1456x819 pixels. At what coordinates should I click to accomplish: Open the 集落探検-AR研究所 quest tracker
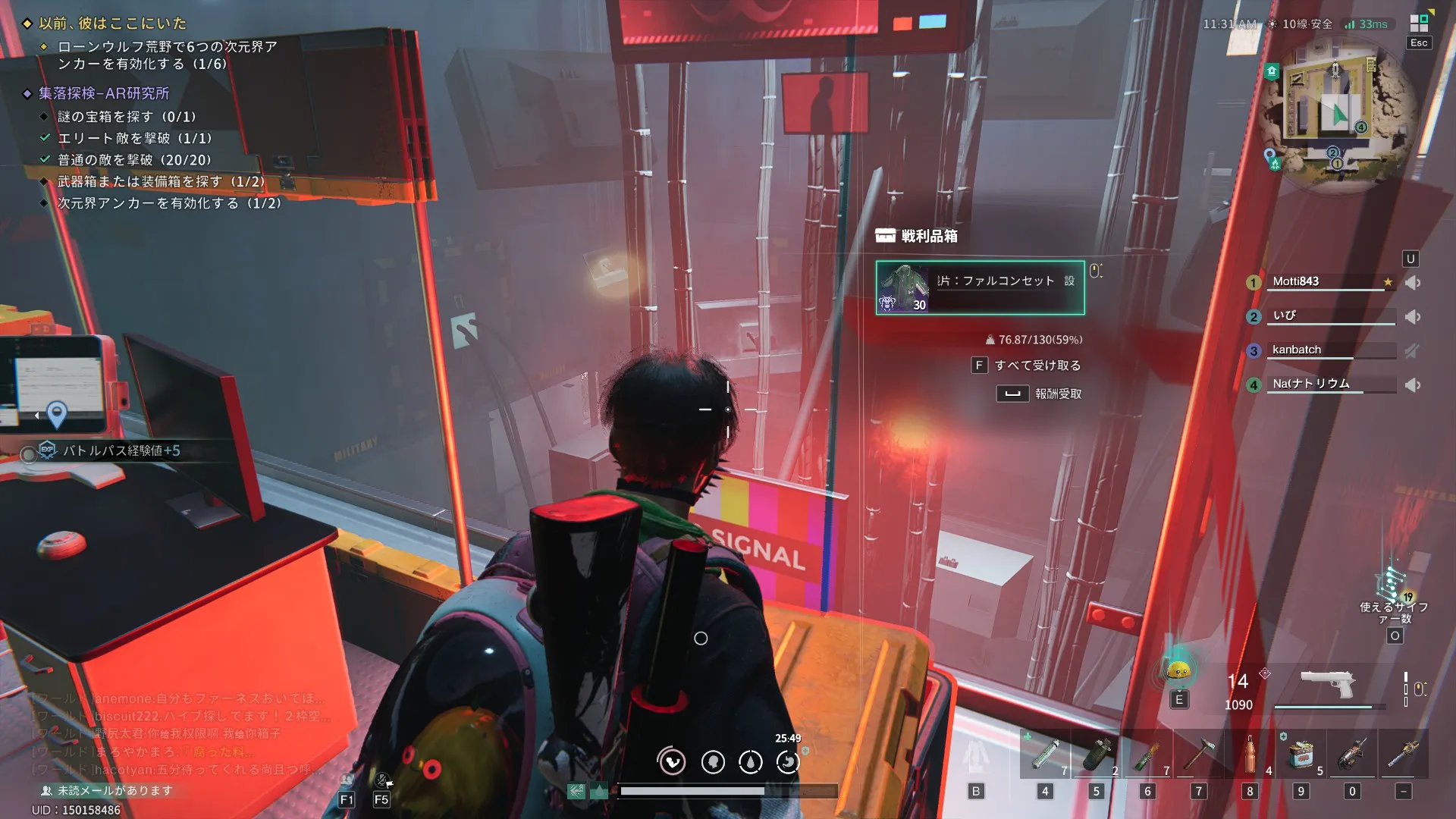[x=104, y=93]
